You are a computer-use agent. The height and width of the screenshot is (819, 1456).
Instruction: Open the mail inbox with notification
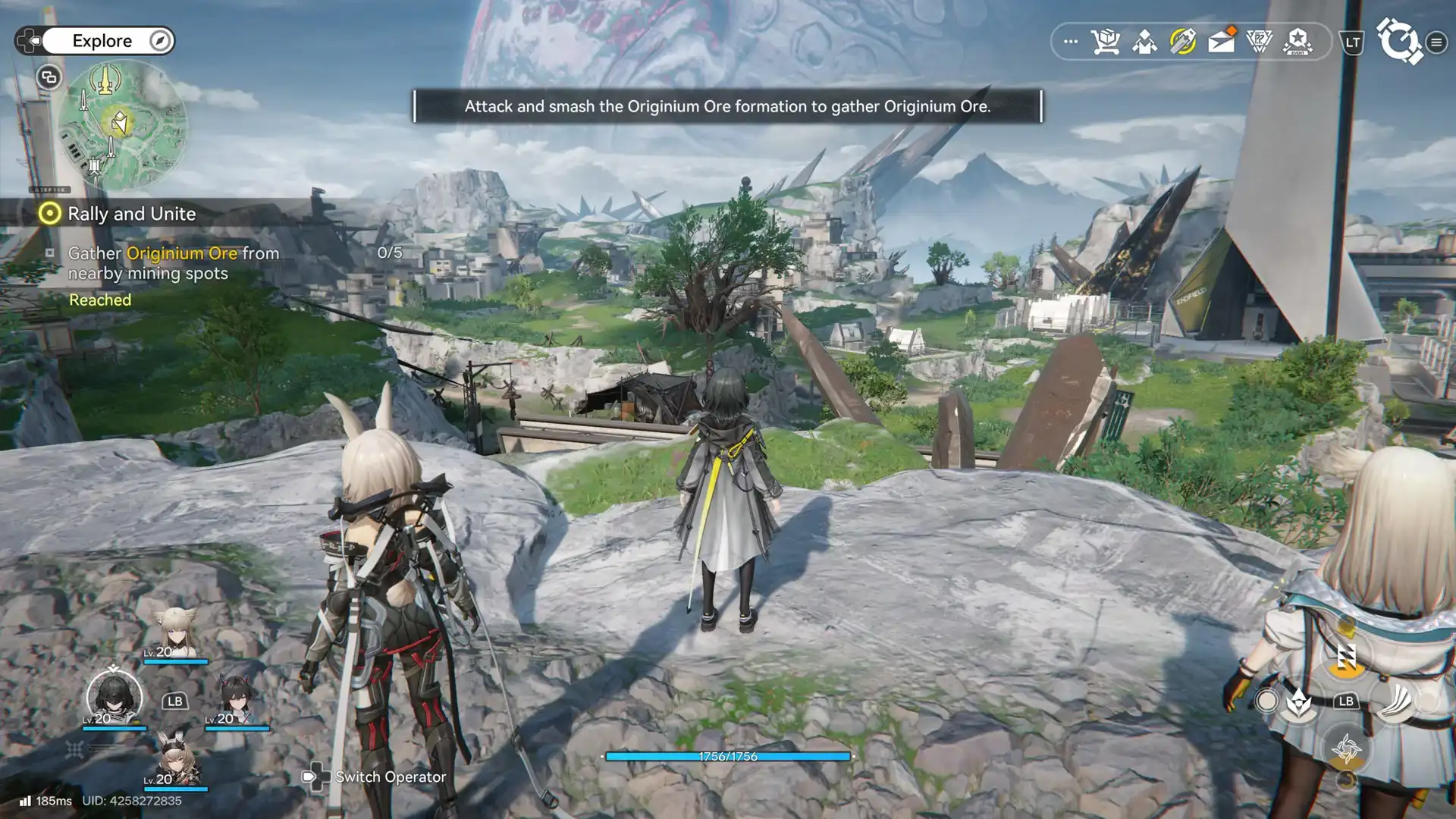[x=1220, y=42]
